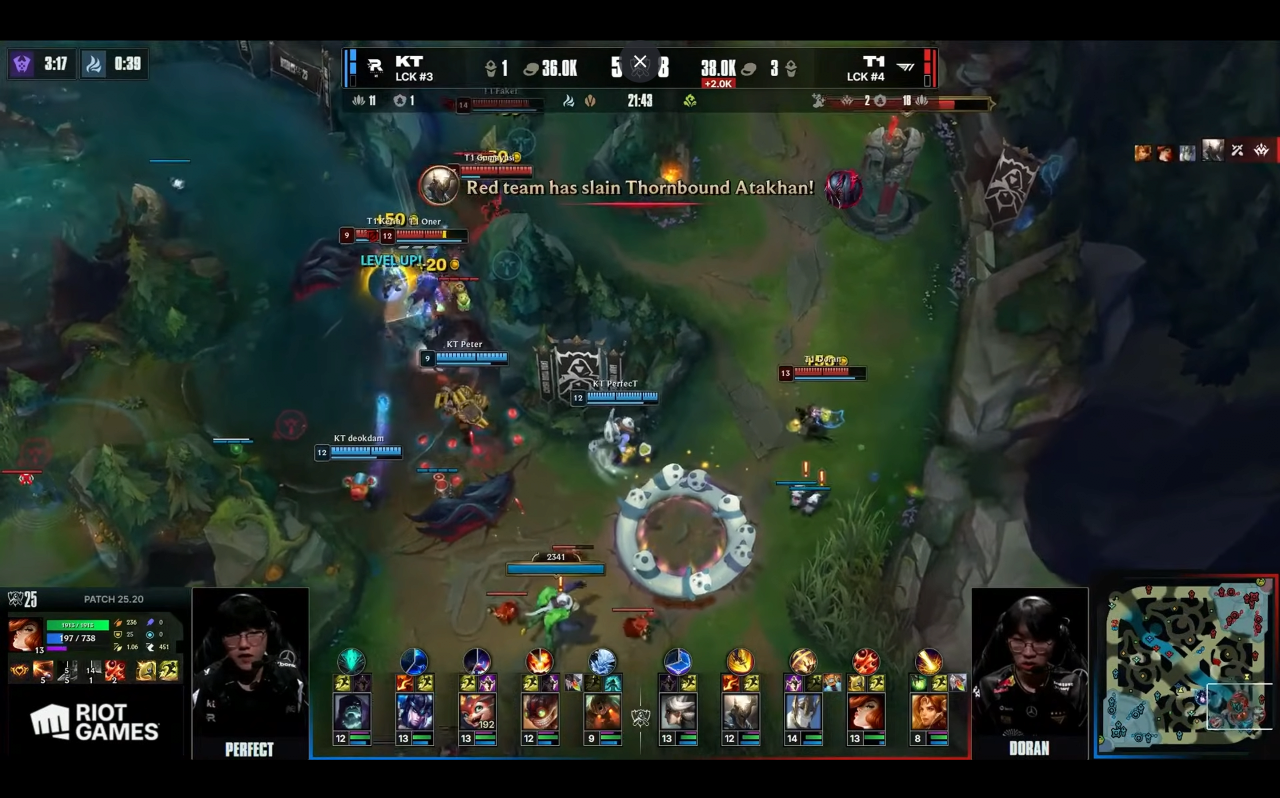Click Miss Fortune's large portrait in the stats panel
This screenshot has height=798, width=1280.
point(24,635)
